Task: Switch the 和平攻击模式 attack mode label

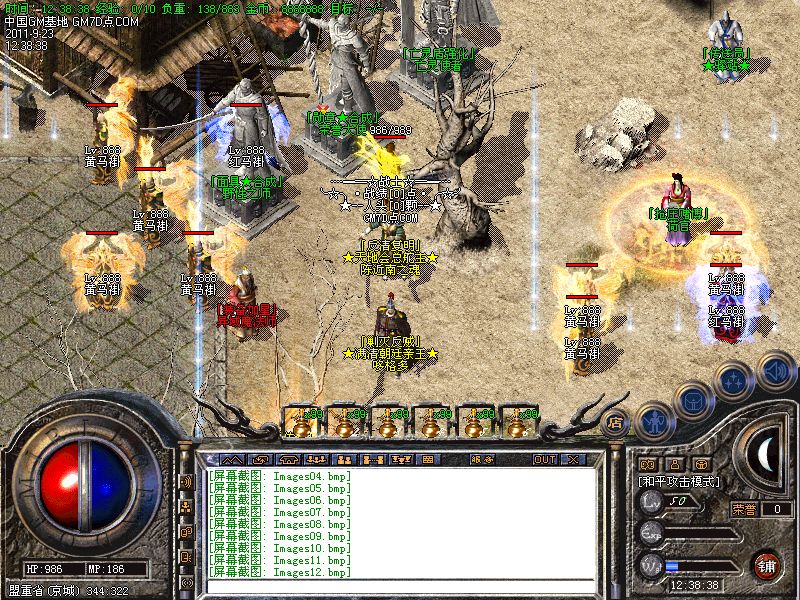Action: pyautogui.click(x=678, y=481)
